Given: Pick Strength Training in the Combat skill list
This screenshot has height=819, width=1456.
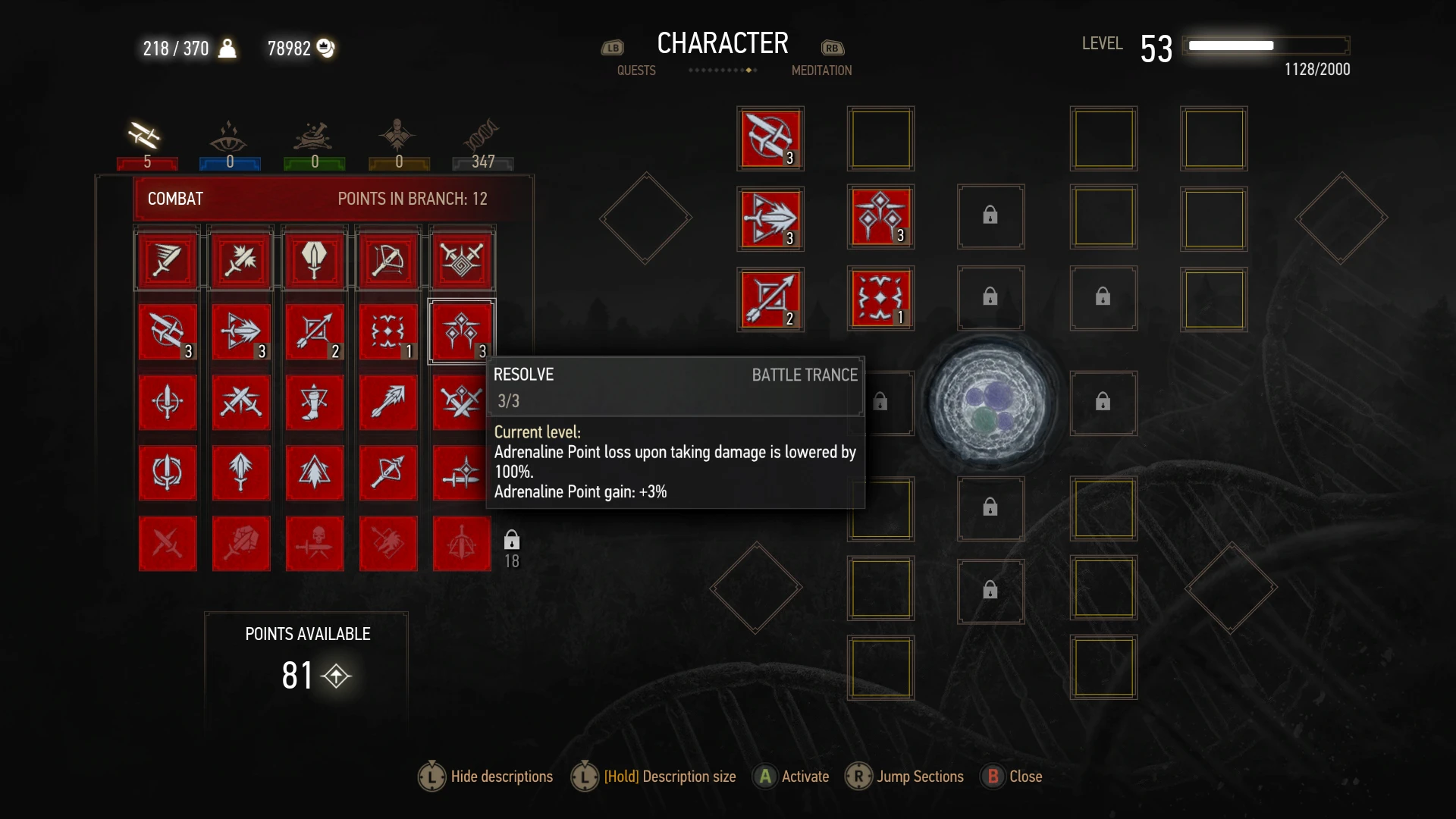Looking at the screenshot, I should tap(241, 331).
